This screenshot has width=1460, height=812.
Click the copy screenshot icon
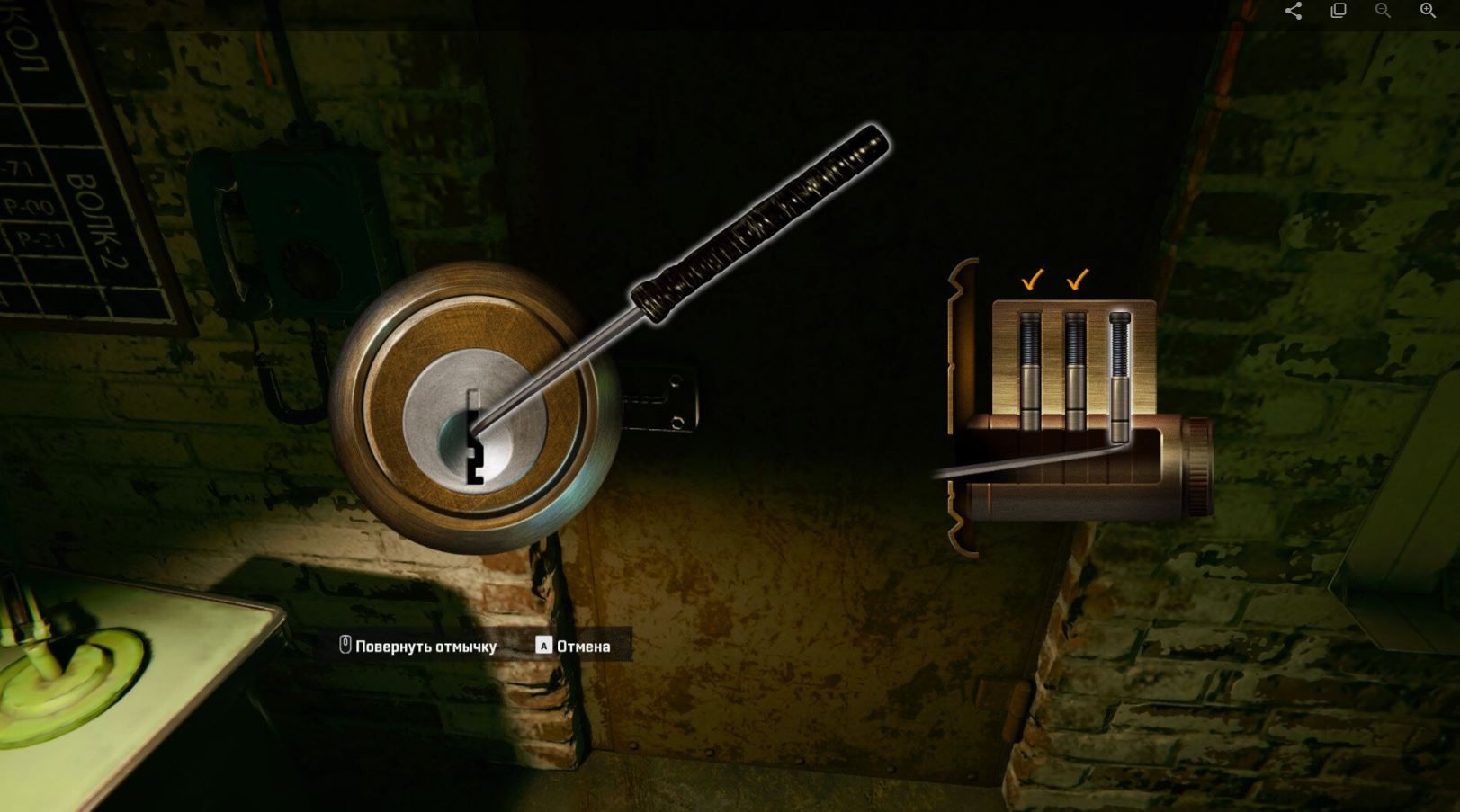1339,11
